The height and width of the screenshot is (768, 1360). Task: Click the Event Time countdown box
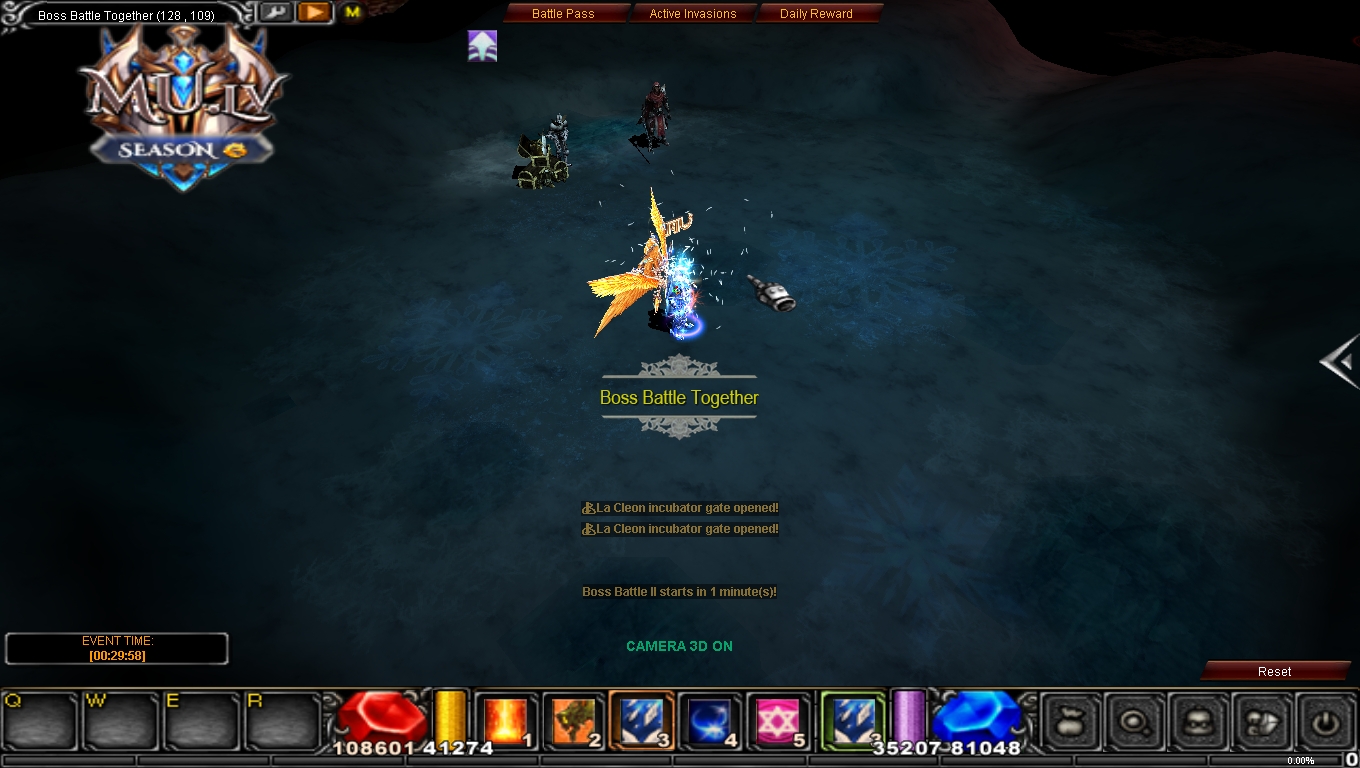pos(116,648)
